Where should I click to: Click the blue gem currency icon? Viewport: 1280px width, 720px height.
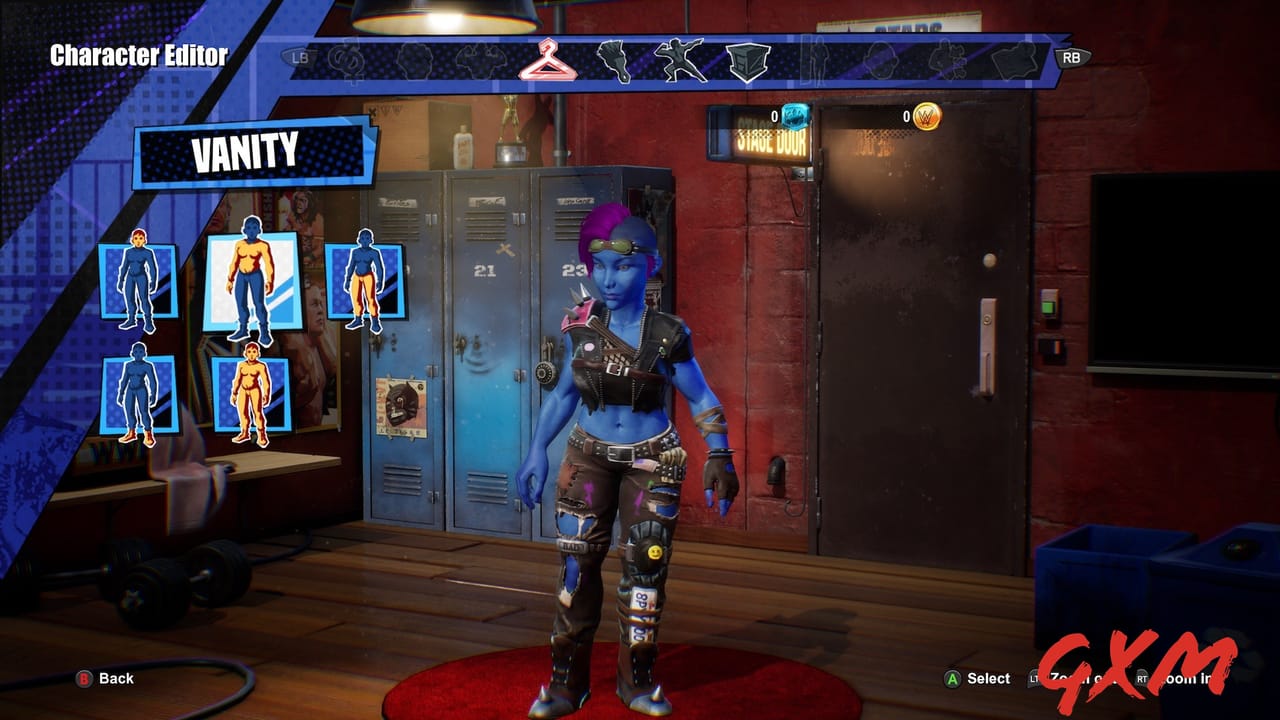pyautogui.click(x=795, y=118)
